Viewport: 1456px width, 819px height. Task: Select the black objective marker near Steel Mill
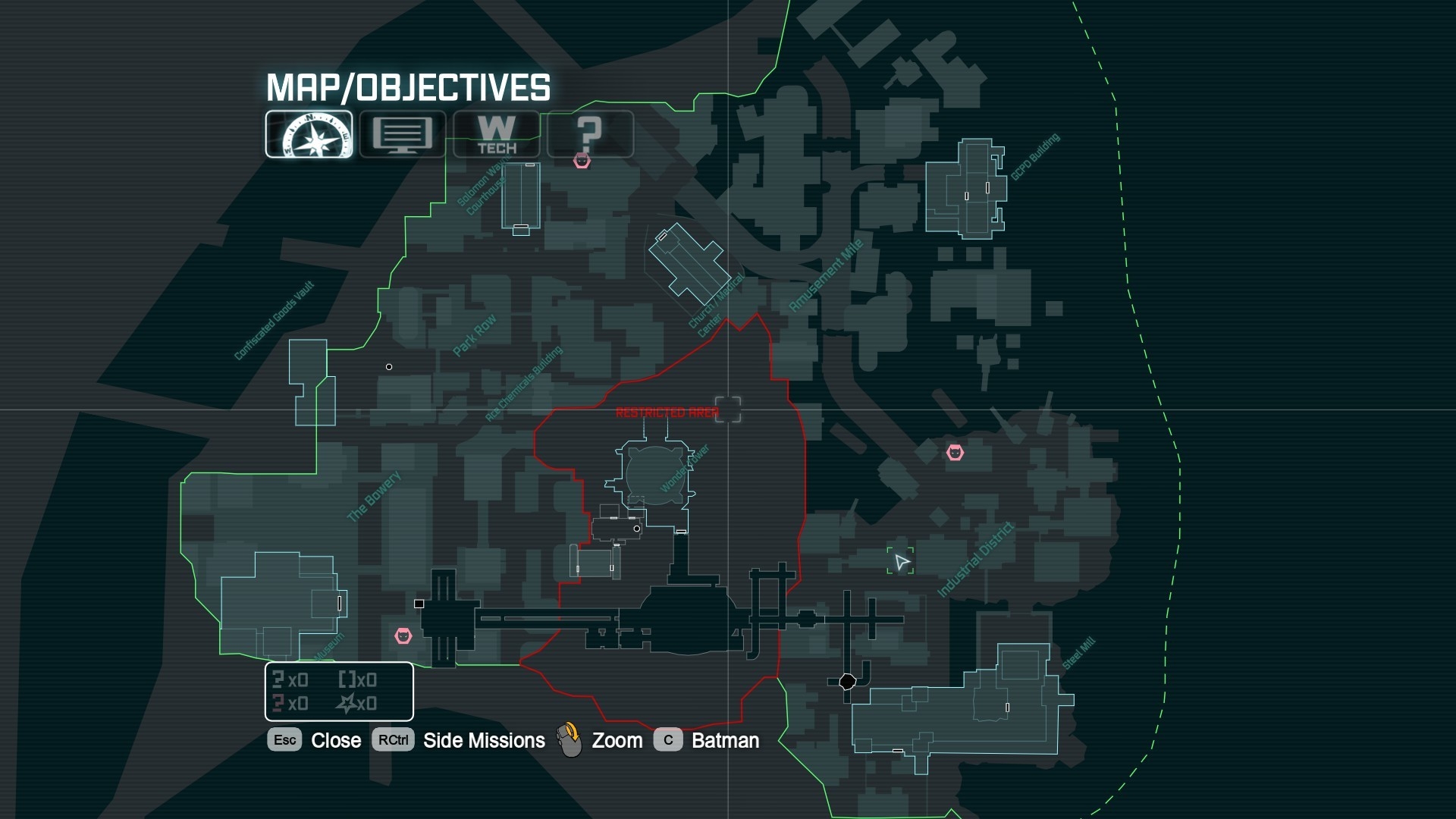(848, 682)
